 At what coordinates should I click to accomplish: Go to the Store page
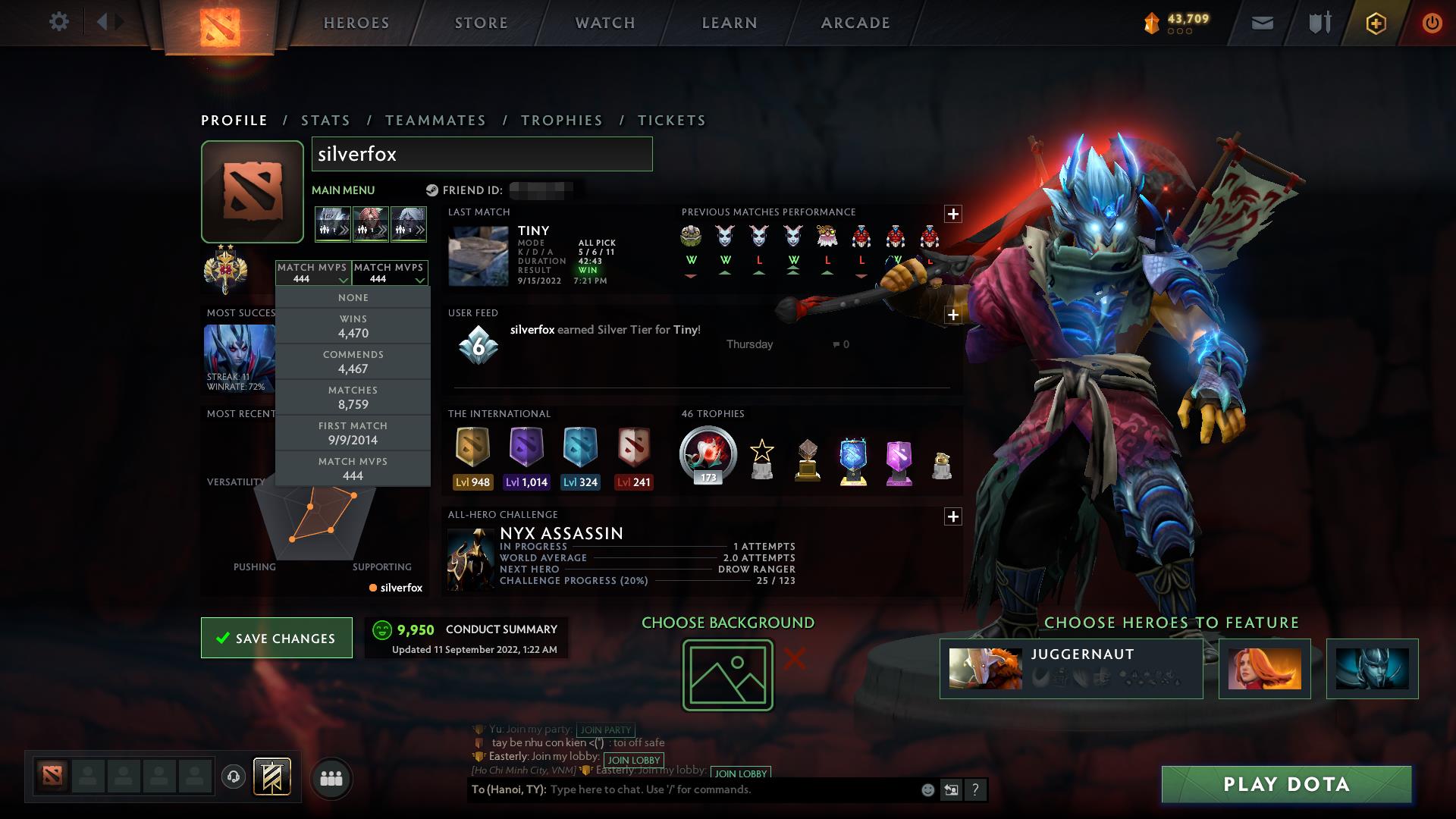pyautogui.click(x=482, y=23)
